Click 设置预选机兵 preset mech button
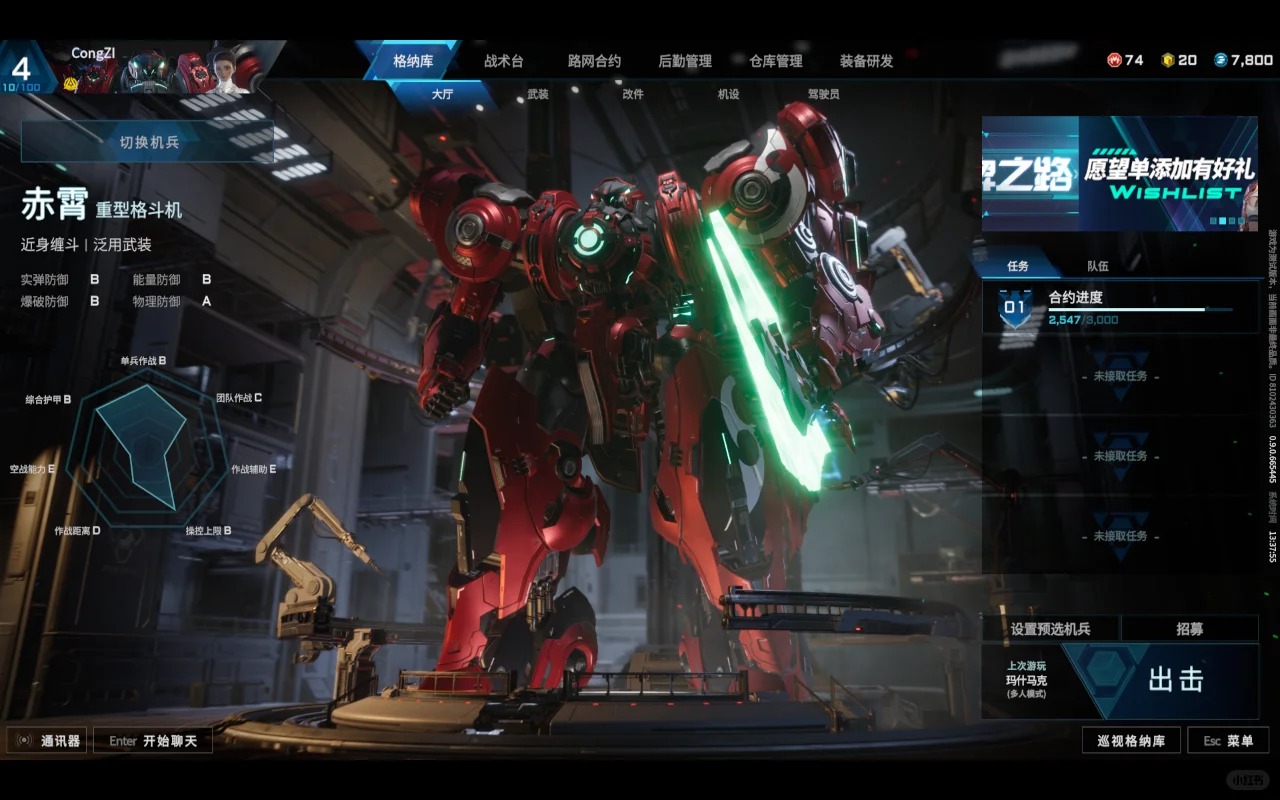The image size is (1280, 800). pos(1050,629)
